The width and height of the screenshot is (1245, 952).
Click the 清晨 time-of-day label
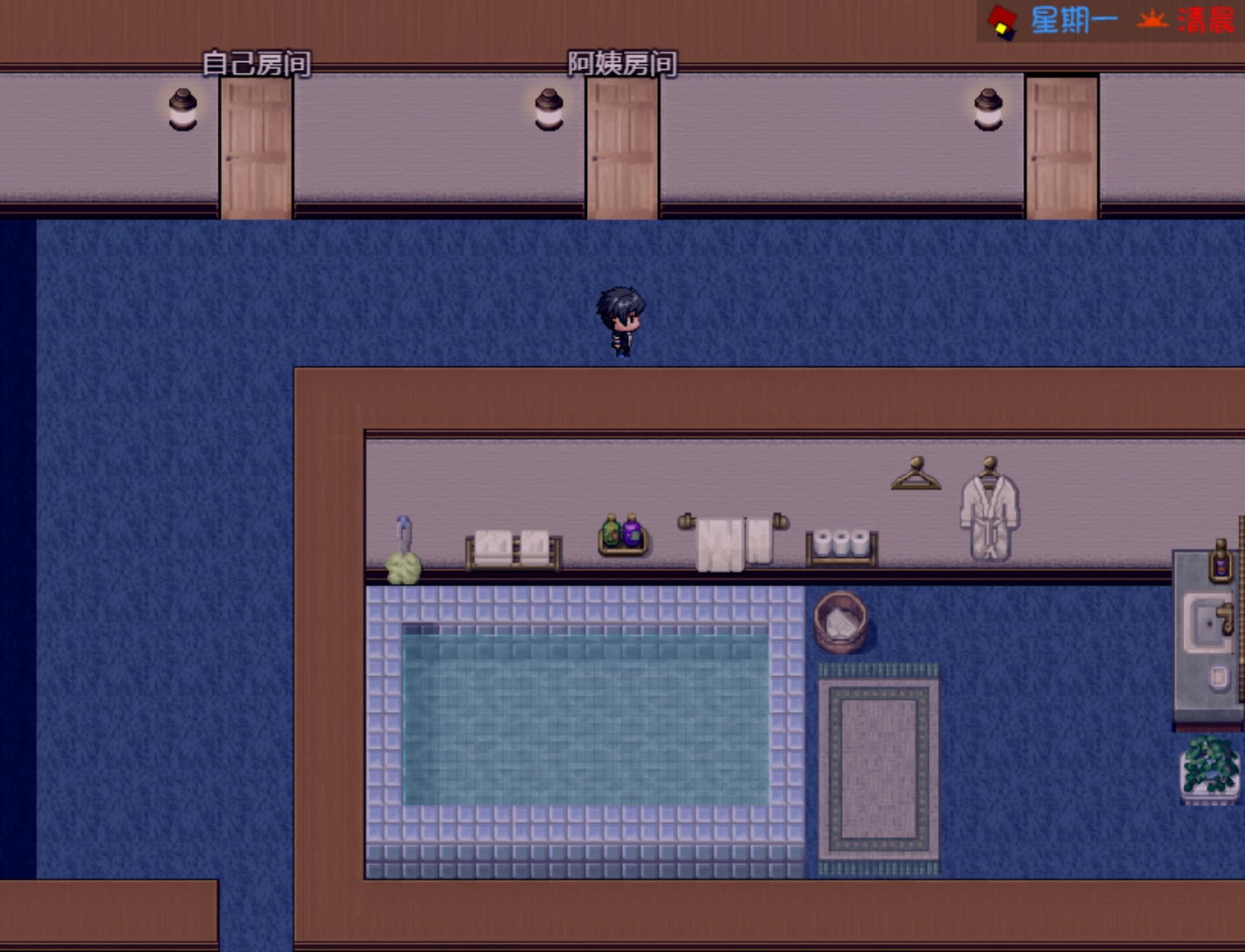pyautogui.click(x=1207, y=19)
